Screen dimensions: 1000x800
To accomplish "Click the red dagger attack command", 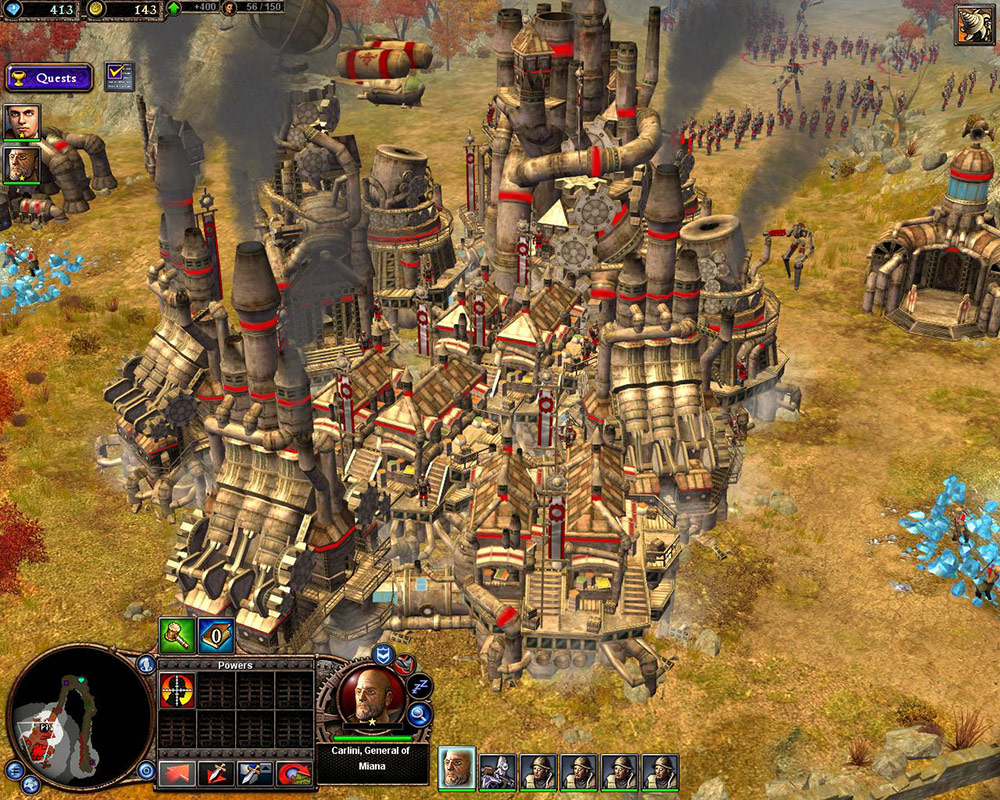I will [216, 772].
